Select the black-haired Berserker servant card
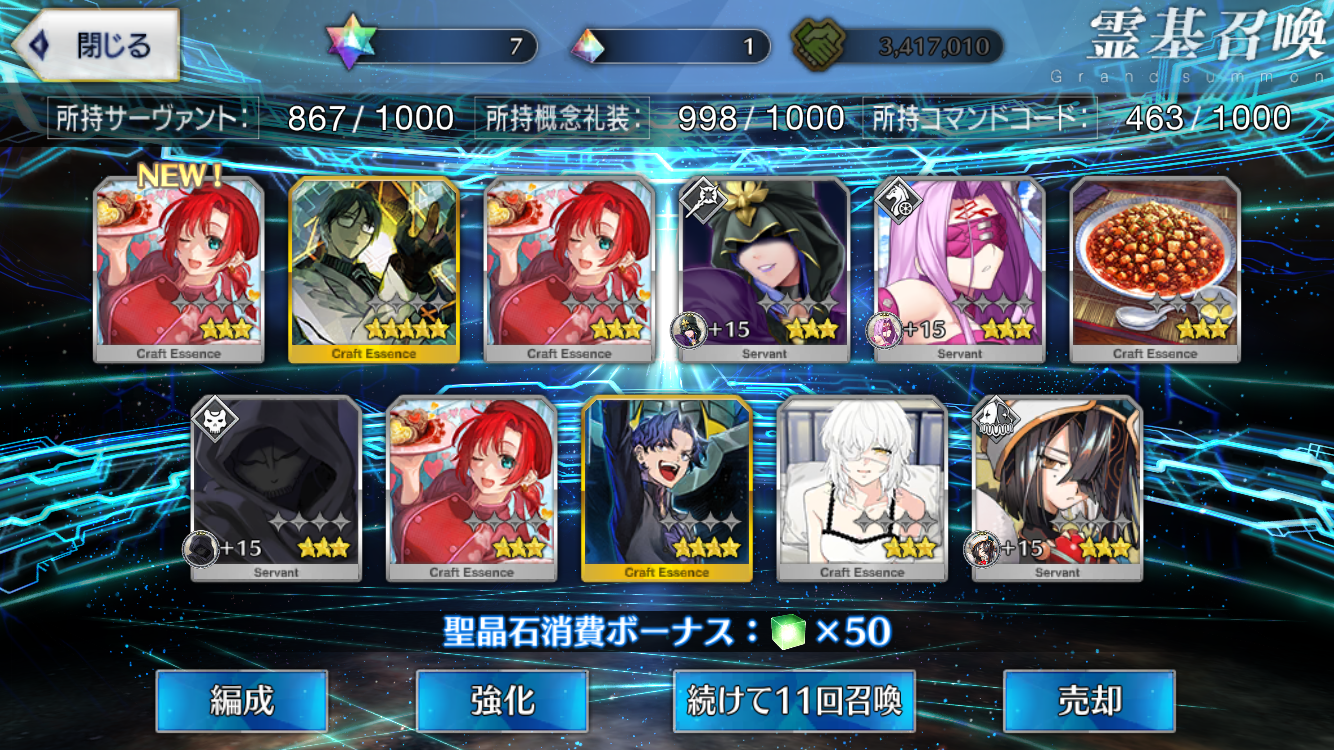1334x750 pixels. [1057, 487]
